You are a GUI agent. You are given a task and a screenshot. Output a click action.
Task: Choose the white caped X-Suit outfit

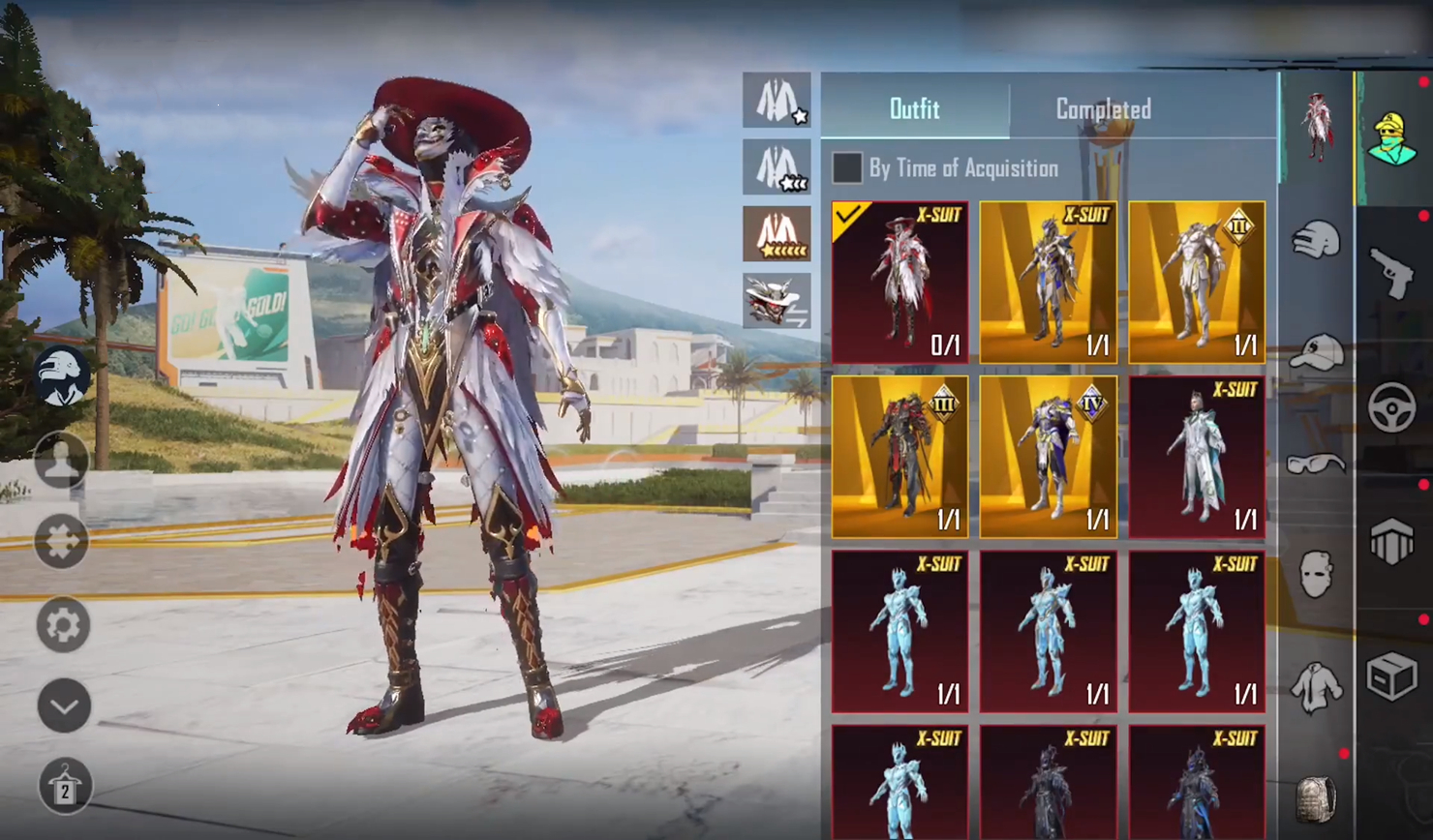coord(1197,456)
